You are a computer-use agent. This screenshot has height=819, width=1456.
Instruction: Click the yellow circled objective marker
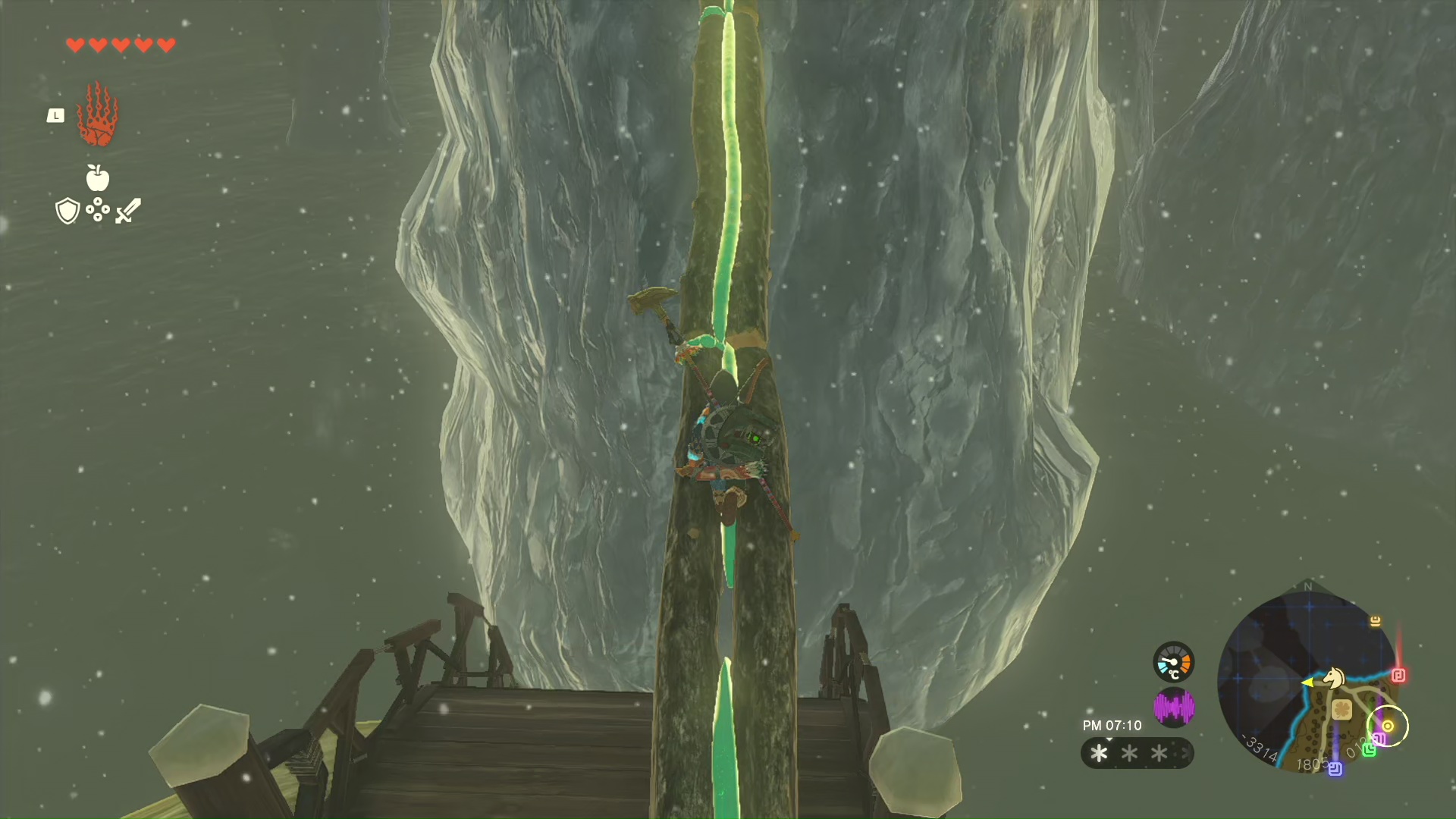pyautogui.click(x=1388, y=726)
